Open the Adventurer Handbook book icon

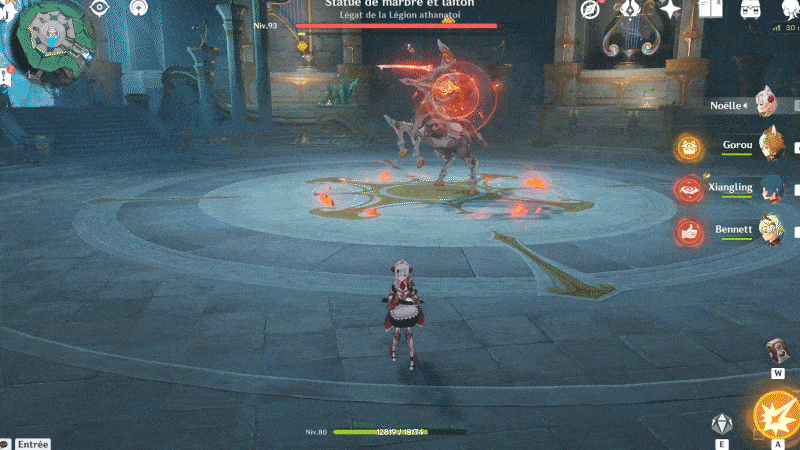[710, 10]
